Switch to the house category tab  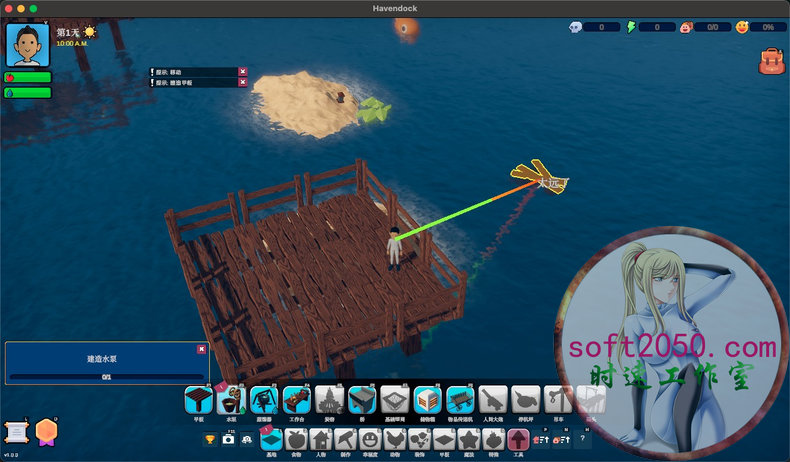click(x=321, y=439)
